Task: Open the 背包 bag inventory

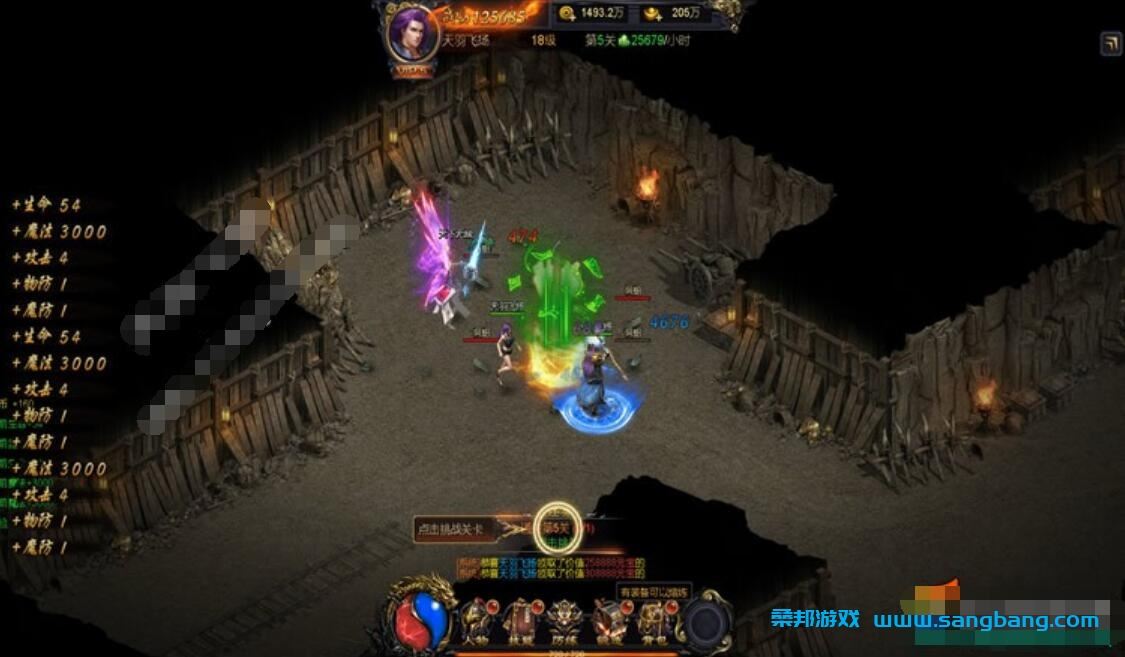Action: click(x=654, y=621)
